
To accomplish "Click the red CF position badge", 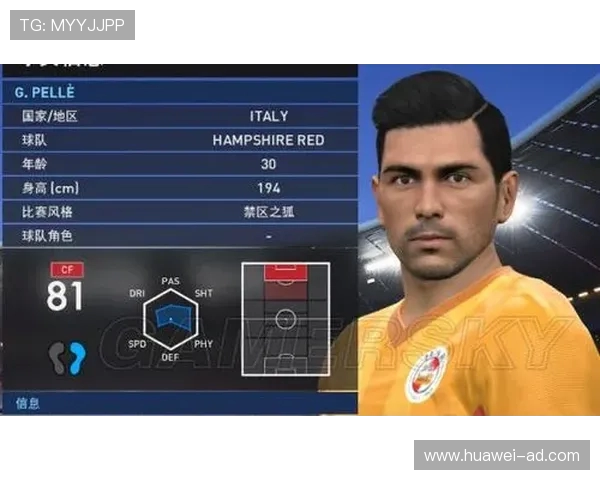I will click(x=67, y=269).
